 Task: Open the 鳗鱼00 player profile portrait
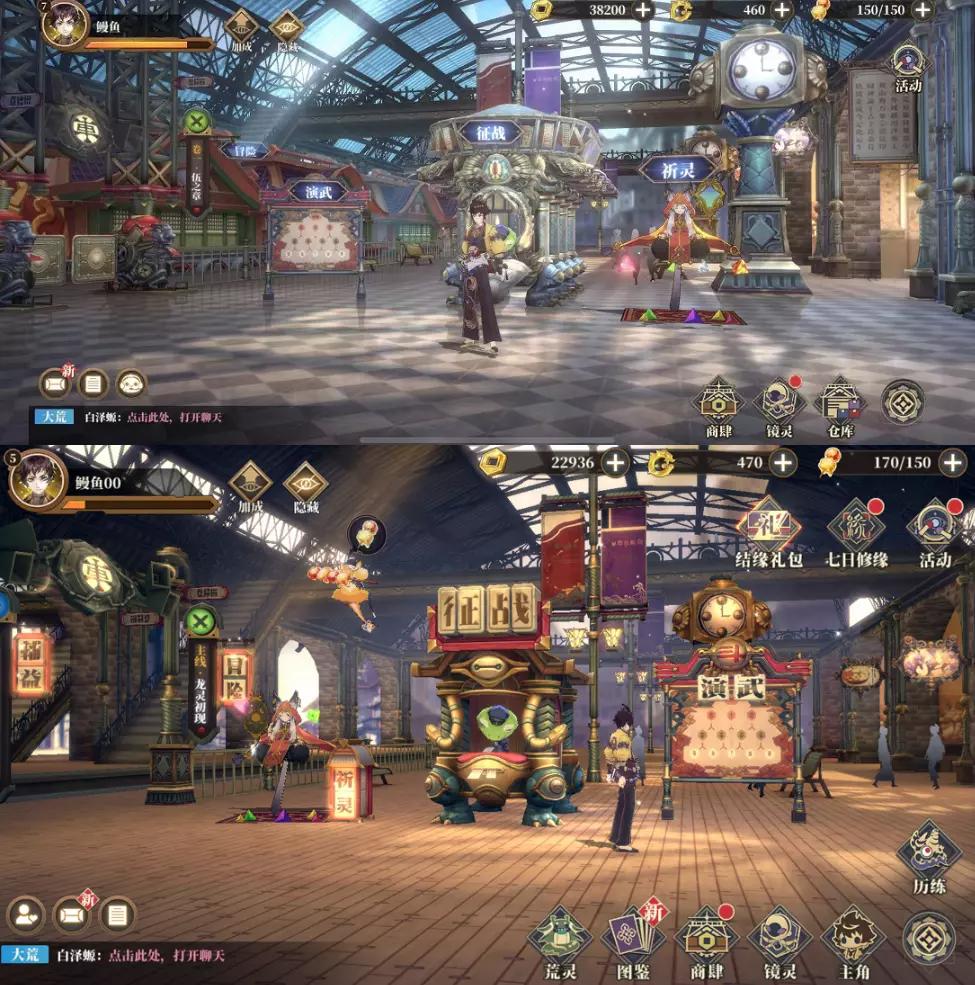click(38, 480)
